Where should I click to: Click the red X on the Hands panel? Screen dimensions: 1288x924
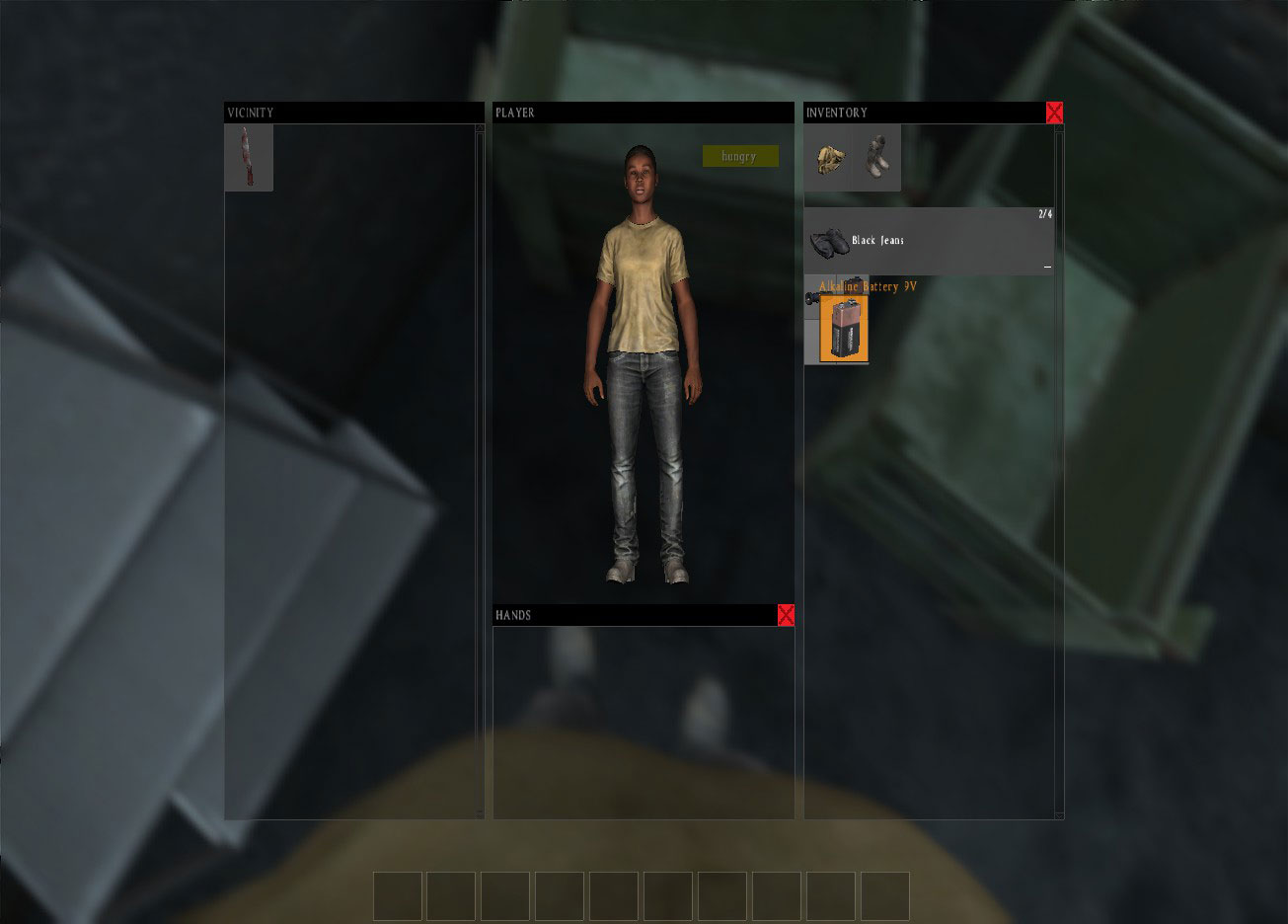[786, 614]
